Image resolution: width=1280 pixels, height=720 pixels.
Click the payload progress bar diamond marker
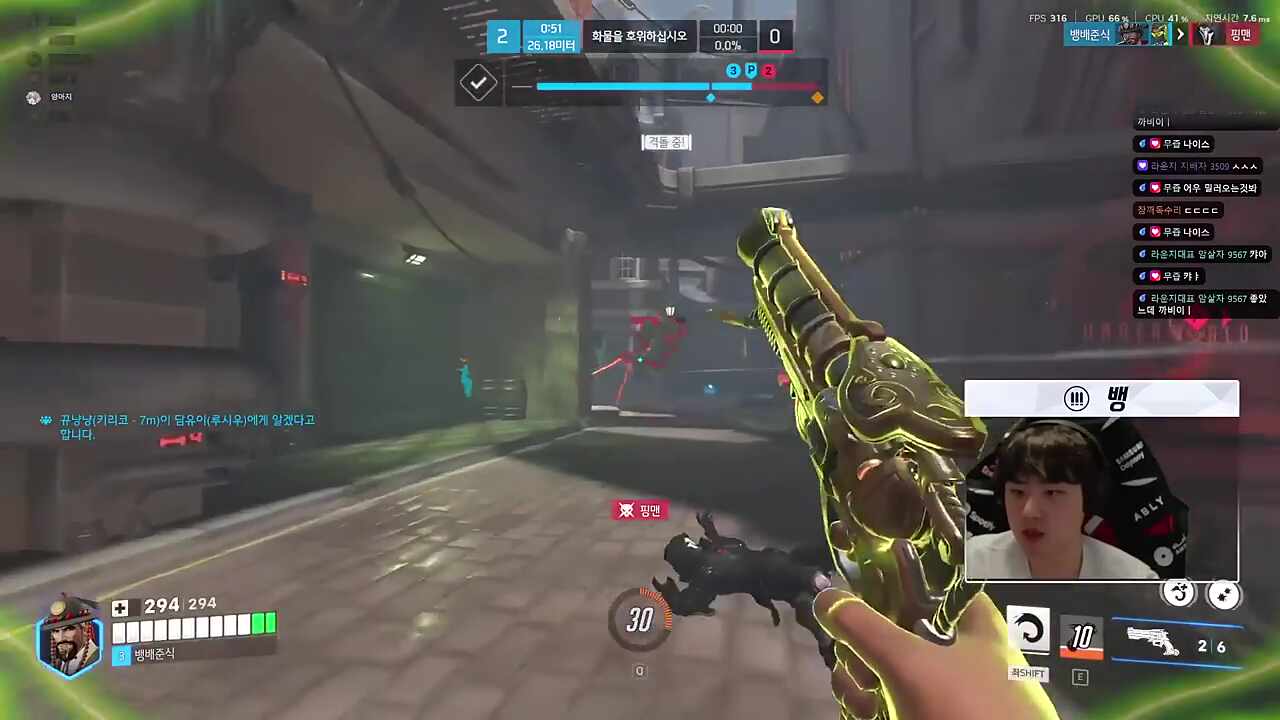click(710, 97)
